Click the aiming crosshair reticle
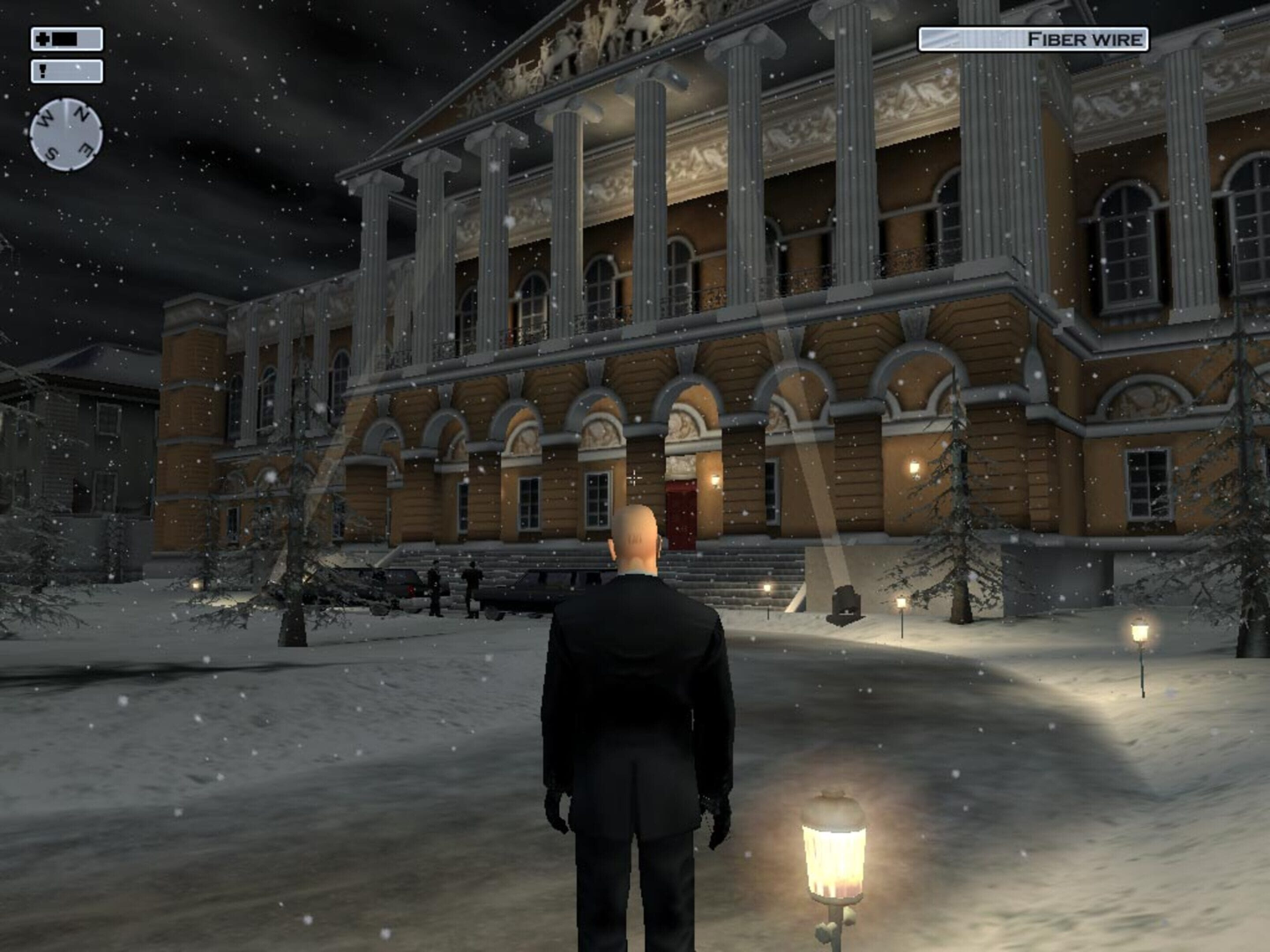 pyautogui.click(x=634, y=477)
